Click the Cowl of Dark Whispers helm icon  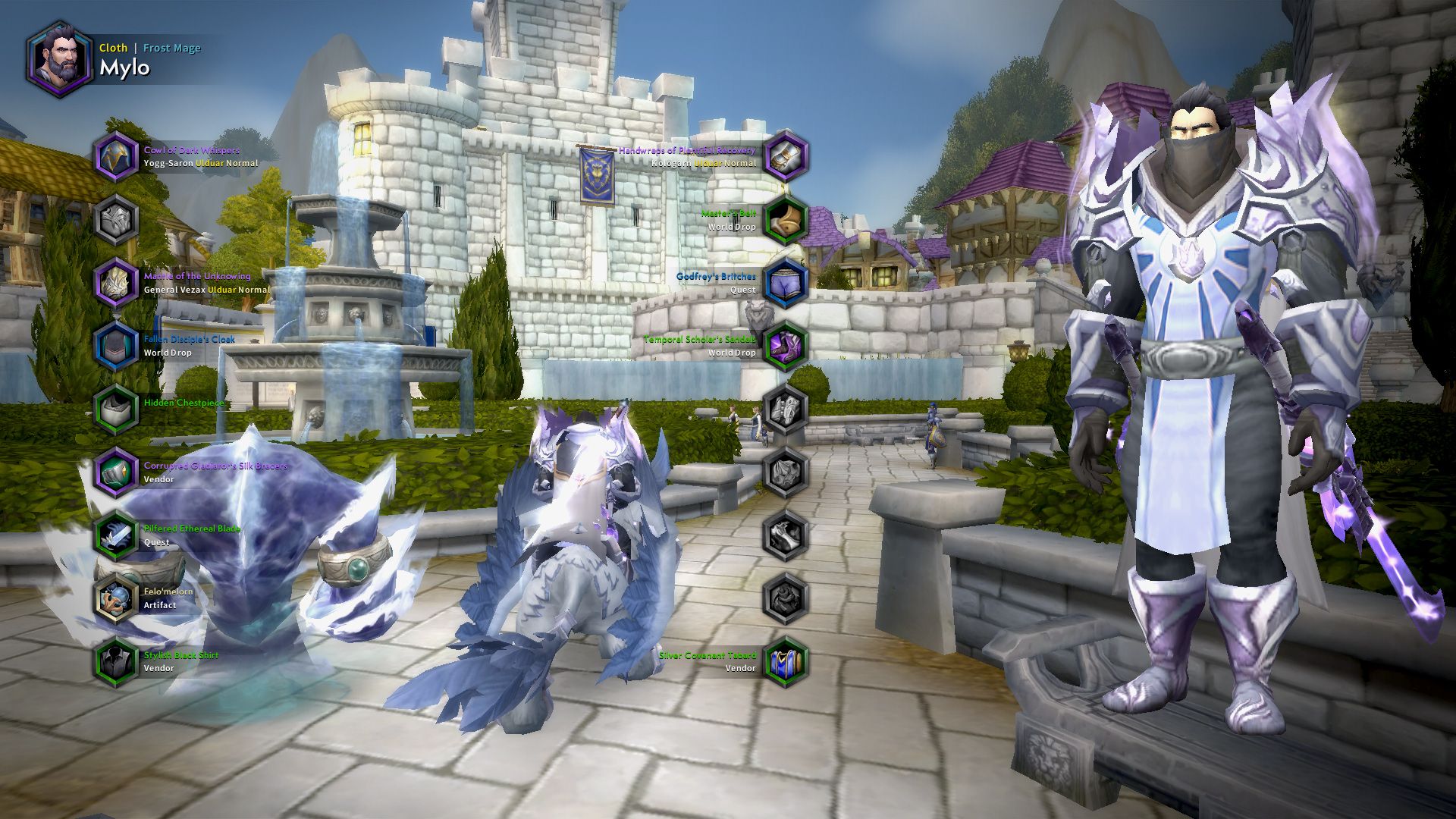point(115,156)
